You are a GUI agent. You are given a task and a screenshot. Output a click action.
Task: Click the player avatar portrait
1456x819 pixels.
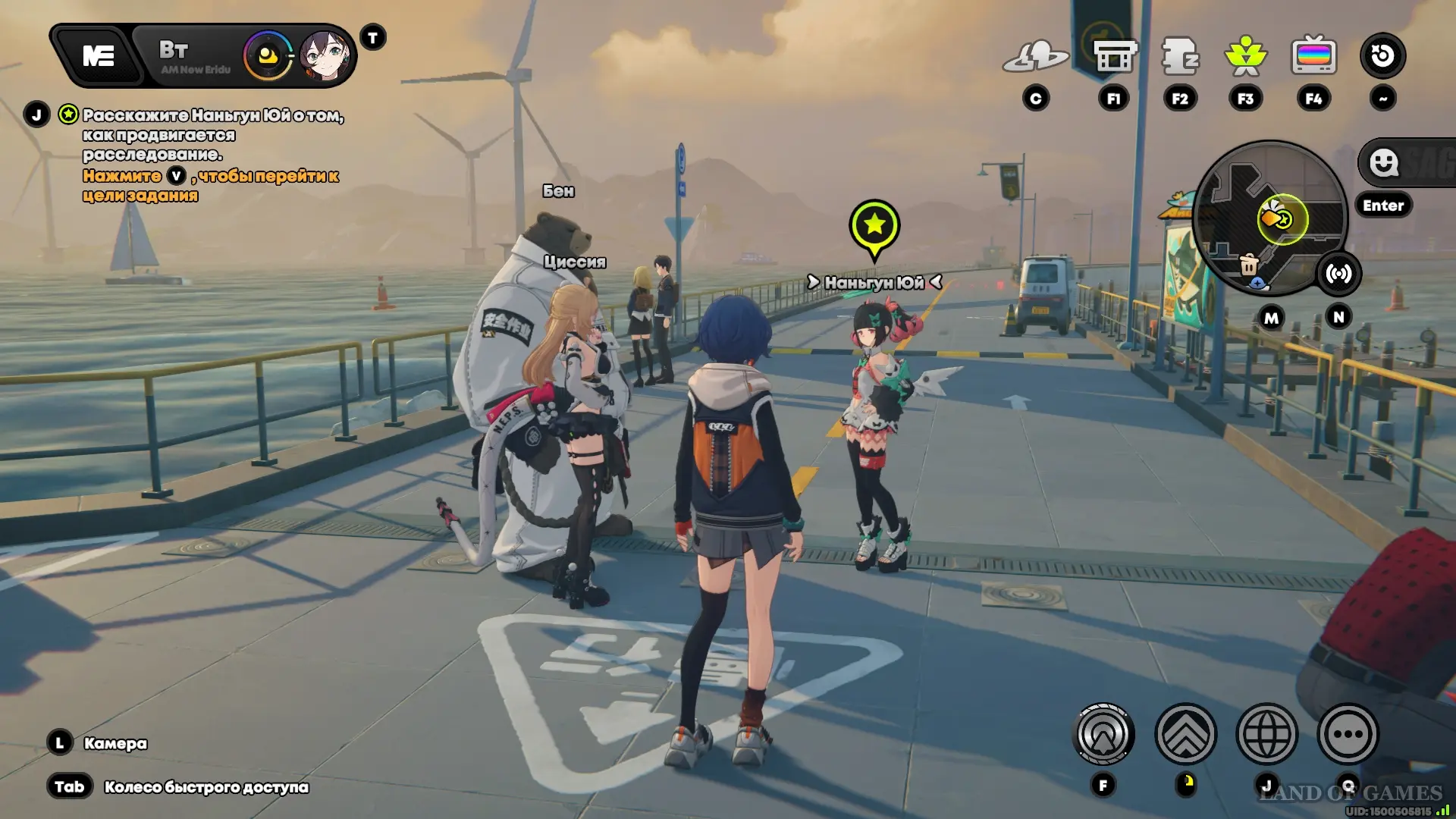point(325,55)
